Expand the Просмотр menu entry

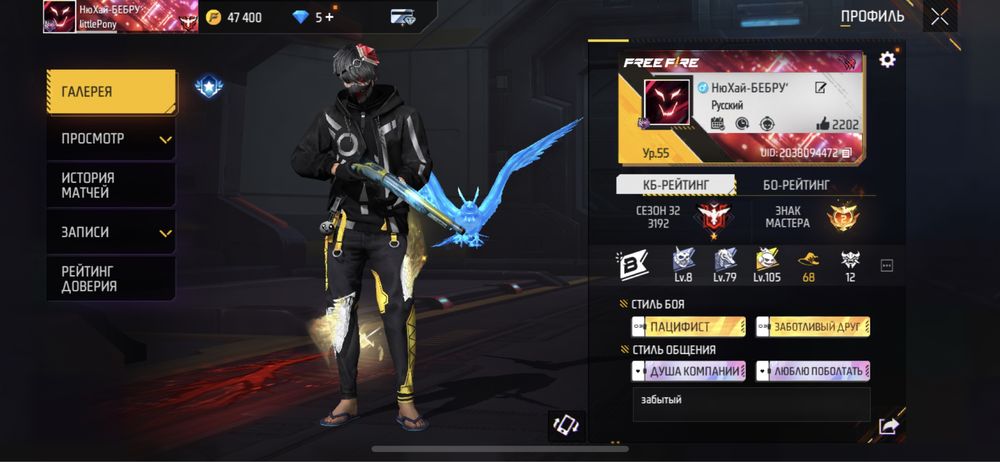(110, 139)
